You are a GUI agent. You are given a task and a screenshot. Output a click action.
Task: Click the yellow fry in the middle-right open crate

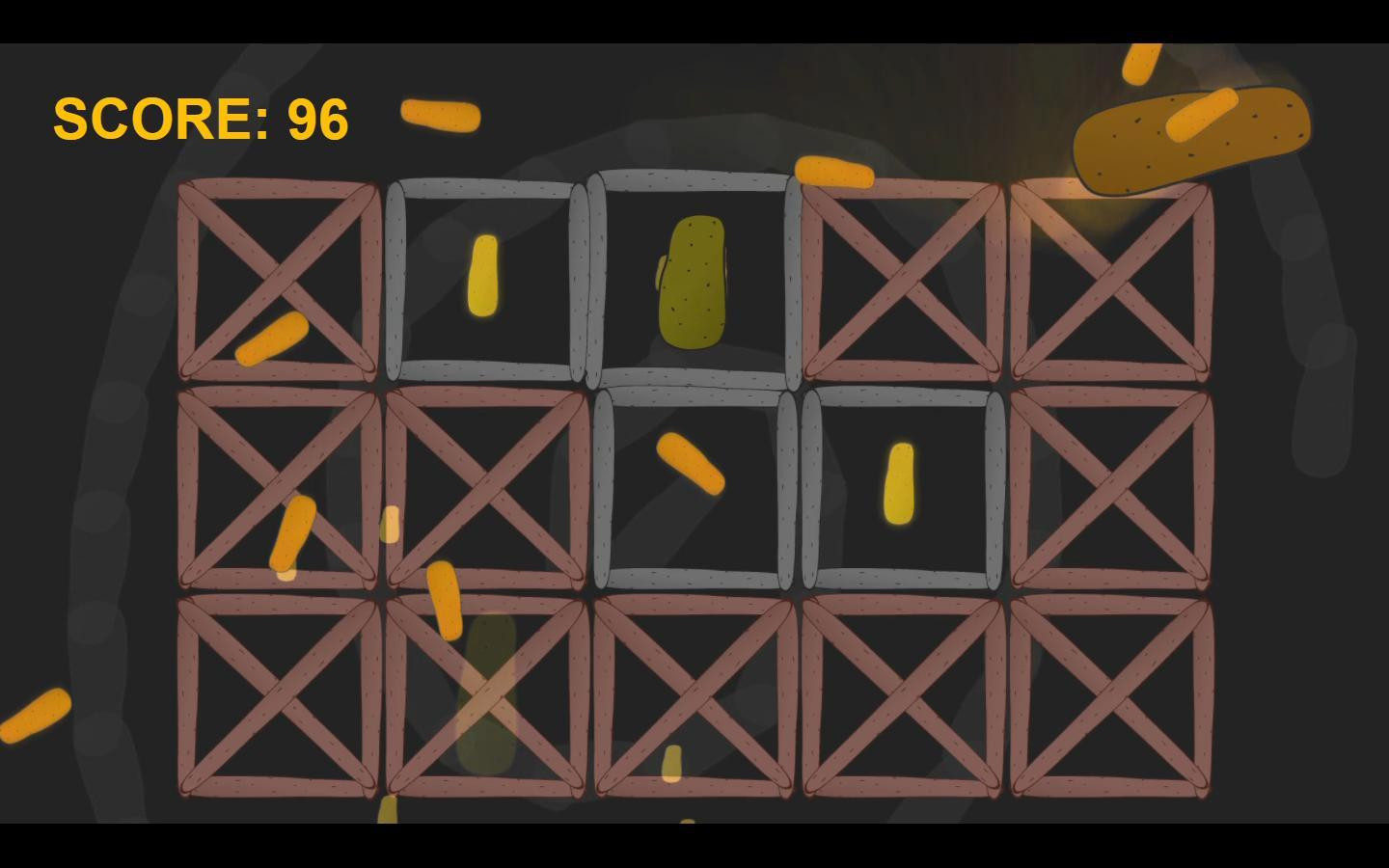coord(897,482)
